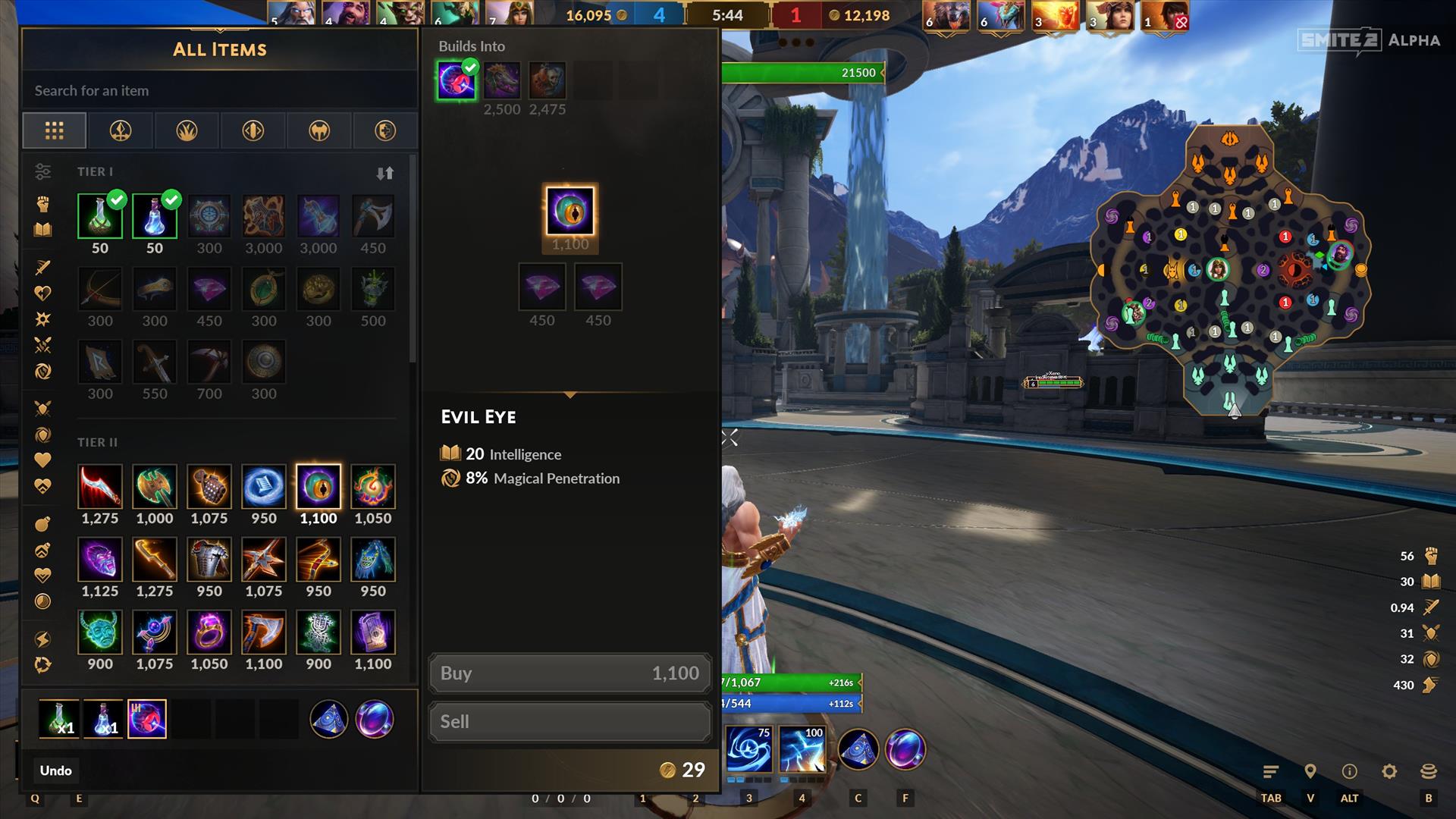
Task: Select the green mask item costing 900
Action: [100, 632]
